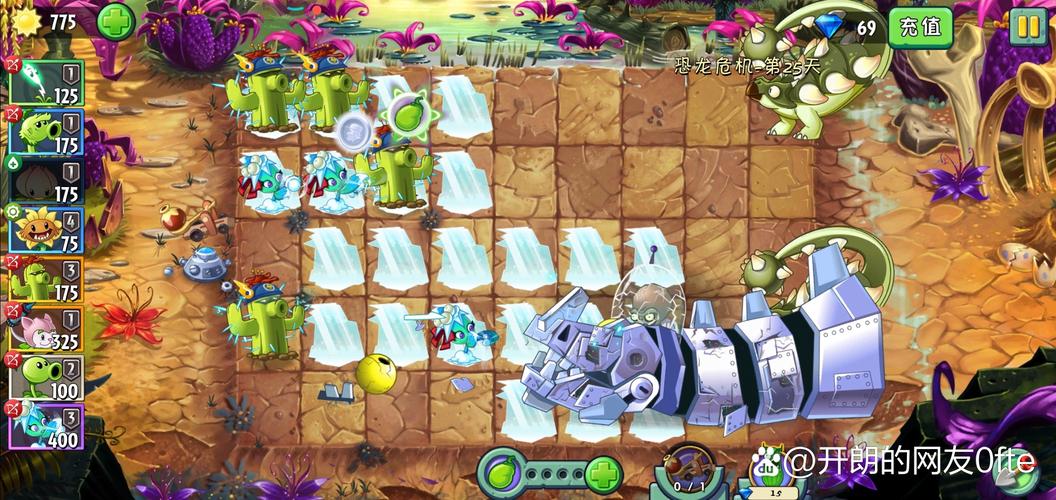Buy more plant food with the plus button
The height and width of the screenshot is (500, 1056).
coord(603,471)
